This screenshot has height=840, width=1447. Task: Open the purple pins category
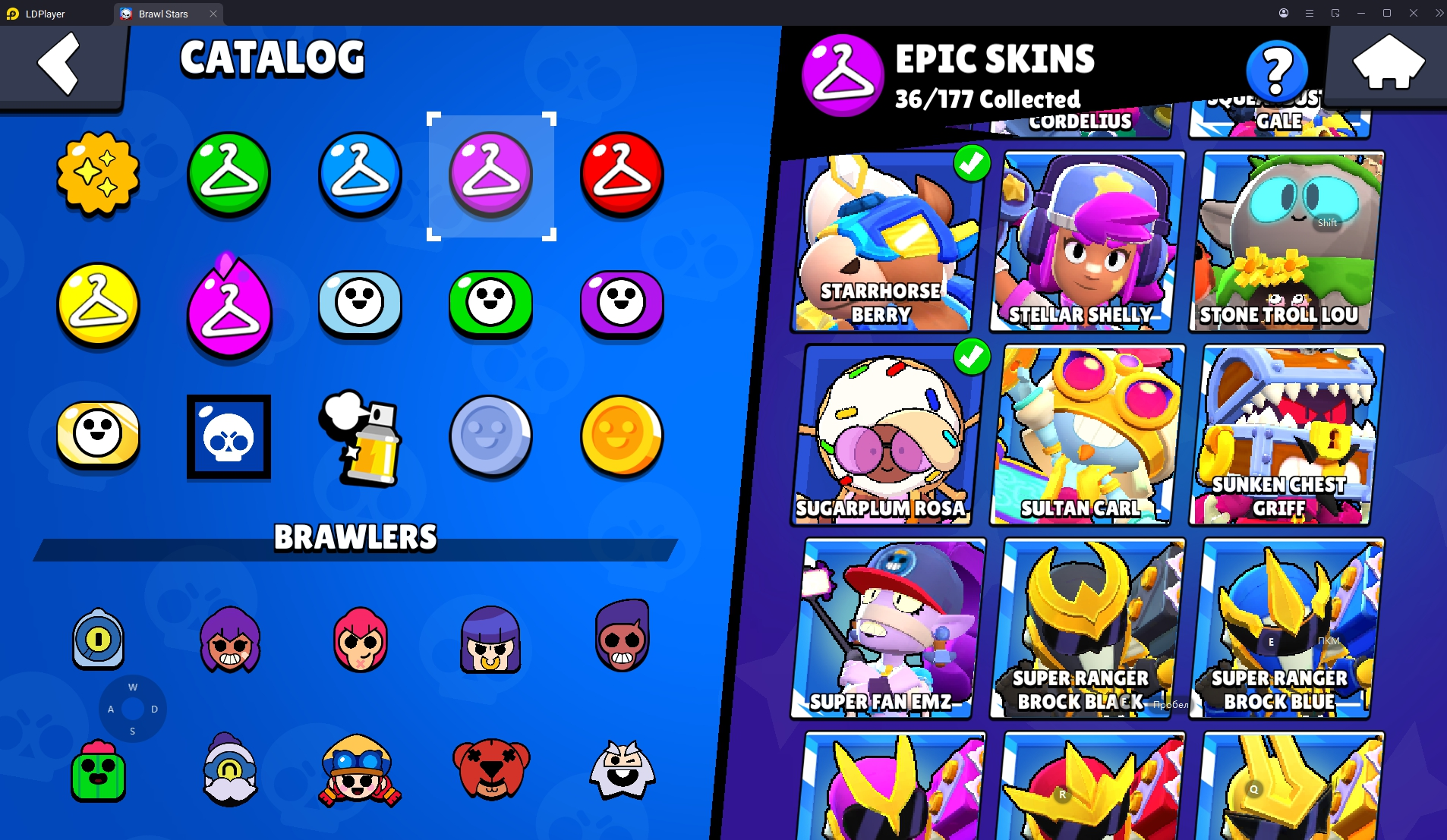tap(621, 306)
